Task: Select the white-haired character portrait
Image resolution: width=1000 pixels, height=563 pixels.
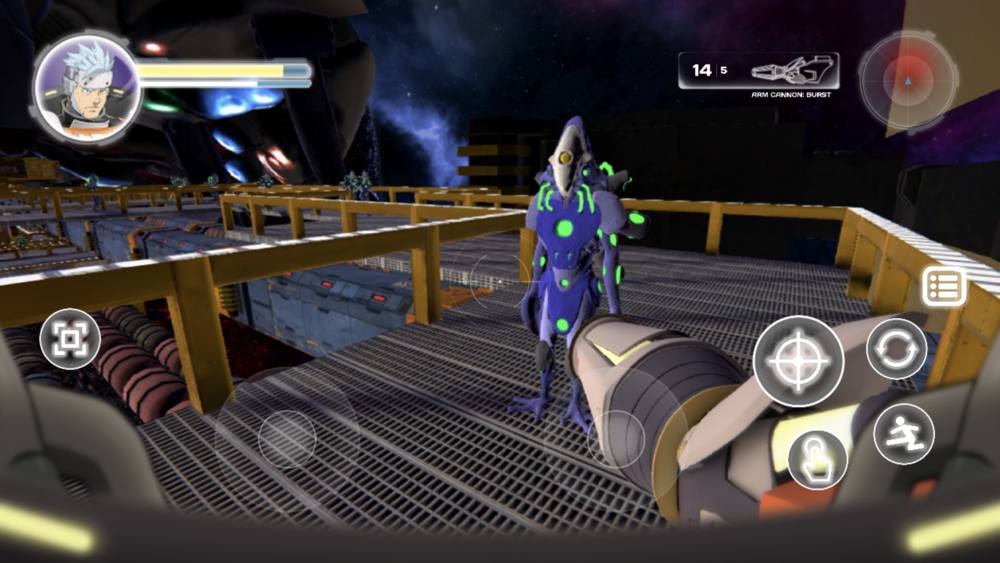Action: pos(86,88)
